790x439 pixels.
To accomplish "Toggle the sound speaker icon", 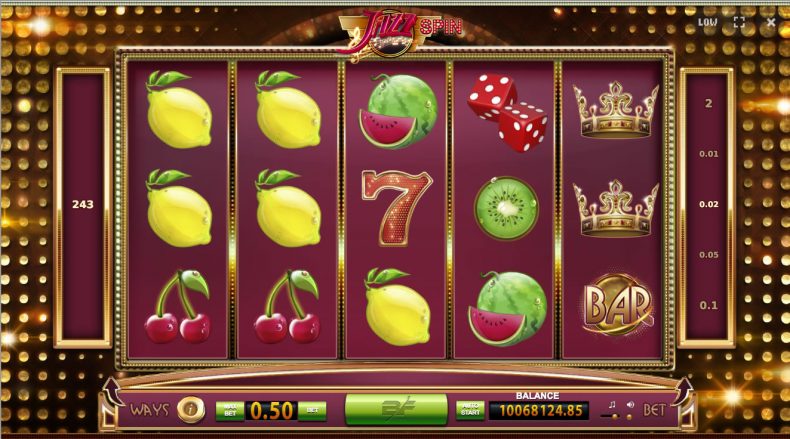I will tap(629, 404).
